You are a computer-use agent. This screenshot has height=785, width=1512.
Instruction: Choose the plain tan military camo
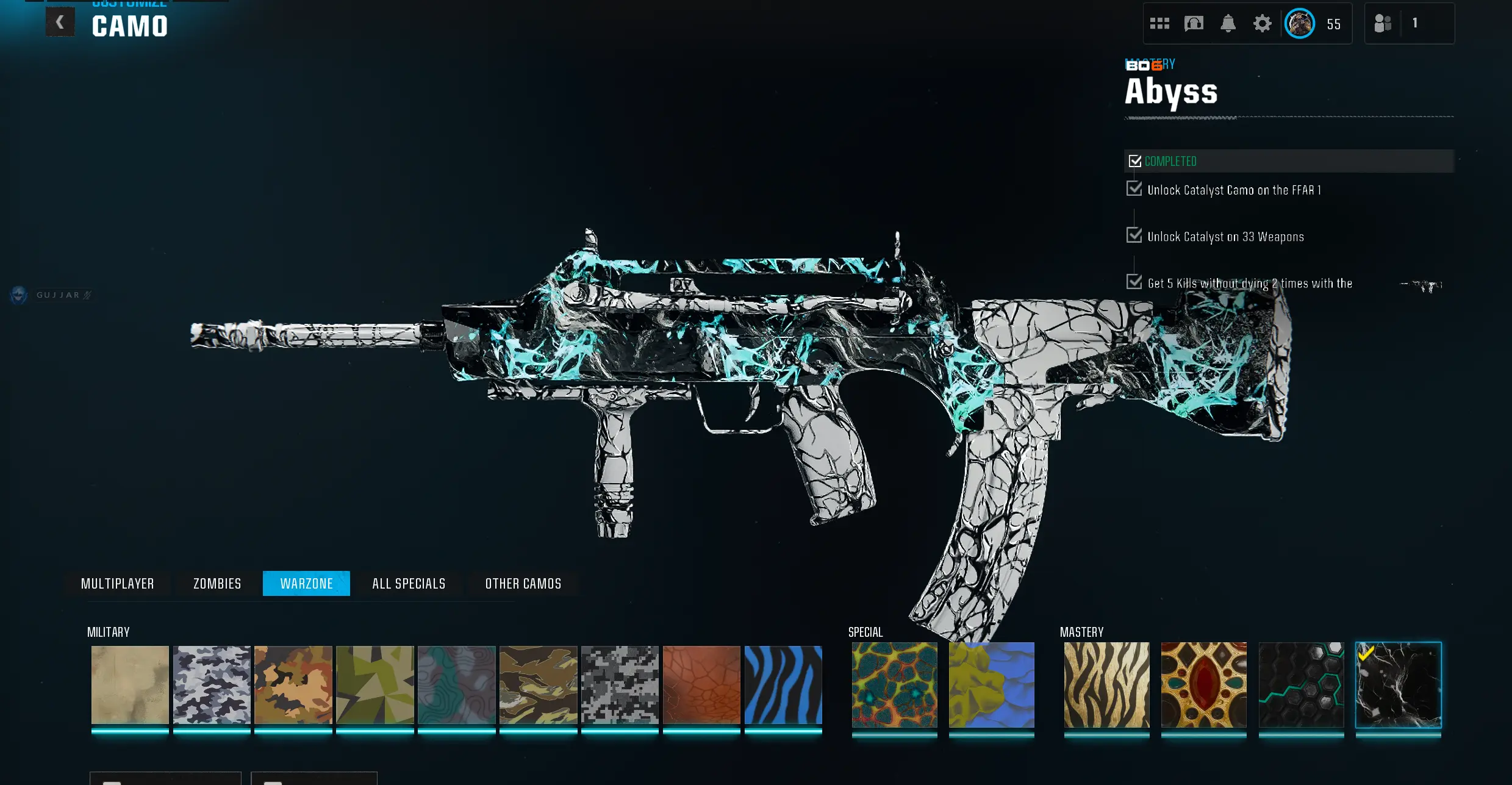coord(130,685)
